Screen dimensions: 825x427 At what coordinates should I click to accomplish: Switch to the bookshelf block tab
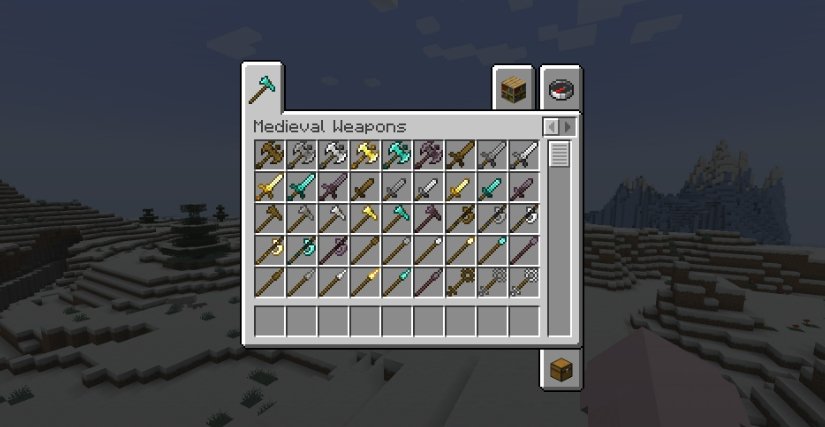(x=512, y=90)
